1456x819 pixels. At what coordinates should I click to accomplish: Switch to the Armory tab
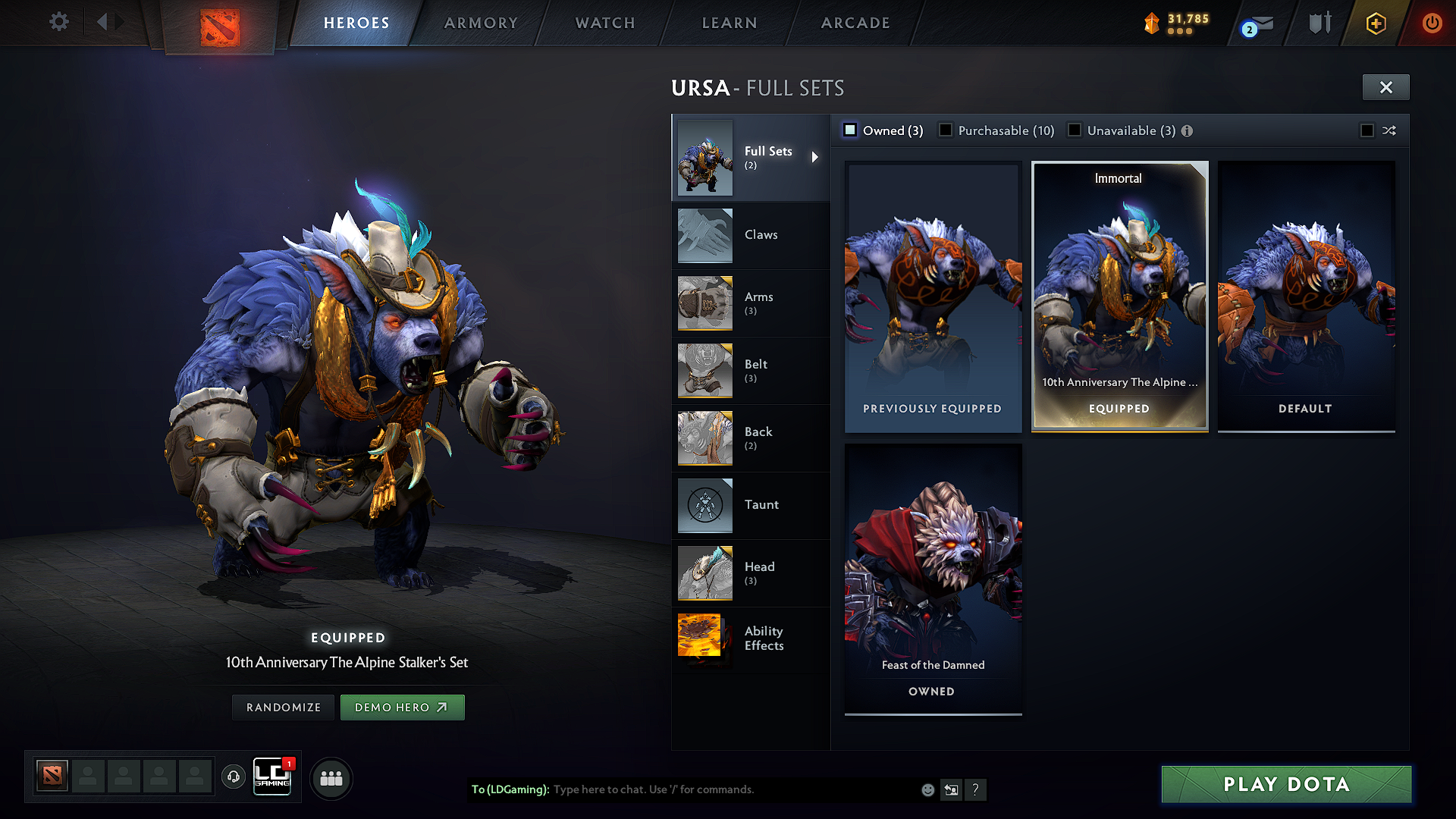(x=480, y=23)
